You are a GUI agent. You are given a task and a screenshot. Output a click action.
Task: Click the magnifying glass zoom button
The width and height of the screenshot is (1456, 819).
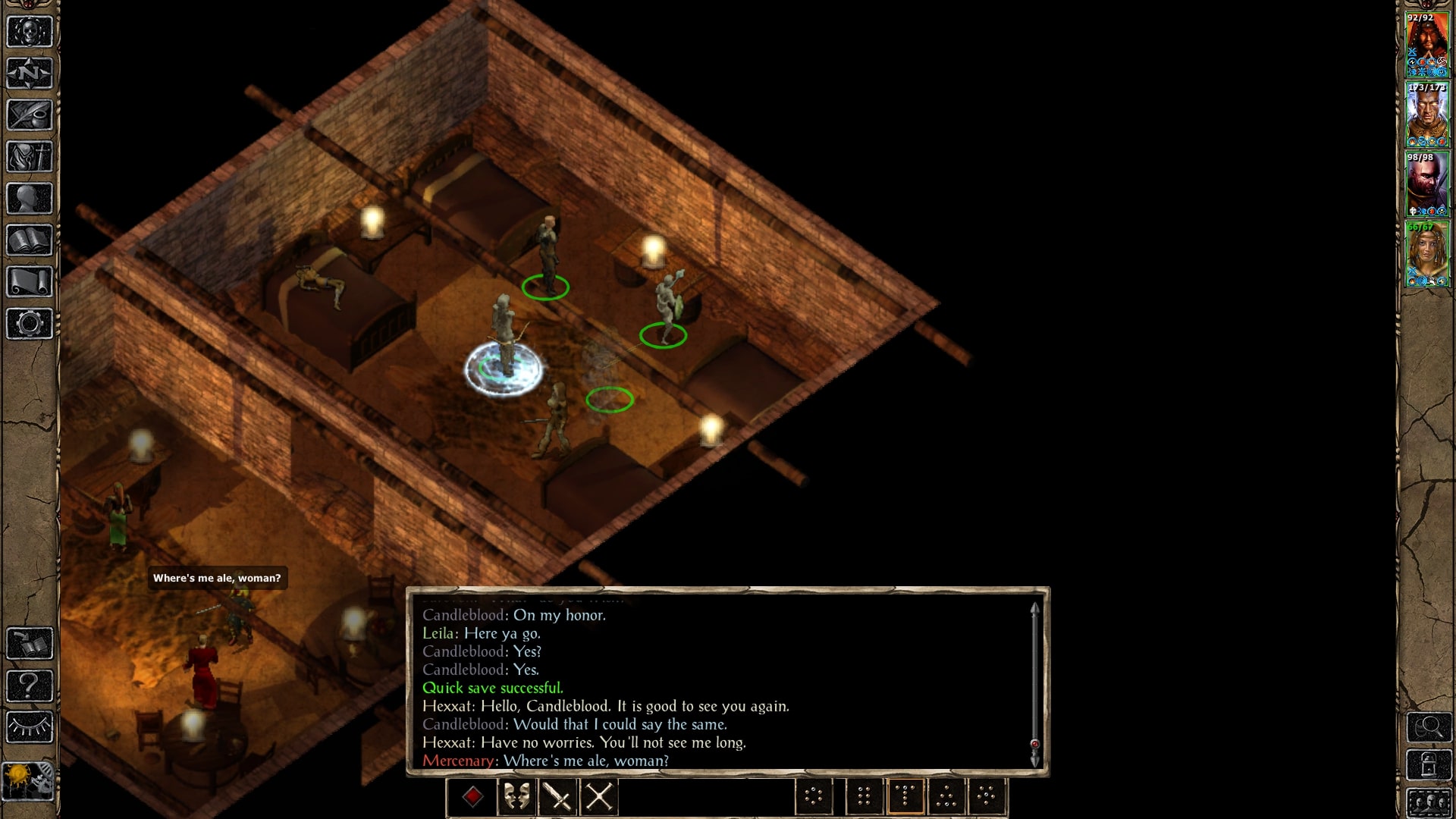point(1429,728)
